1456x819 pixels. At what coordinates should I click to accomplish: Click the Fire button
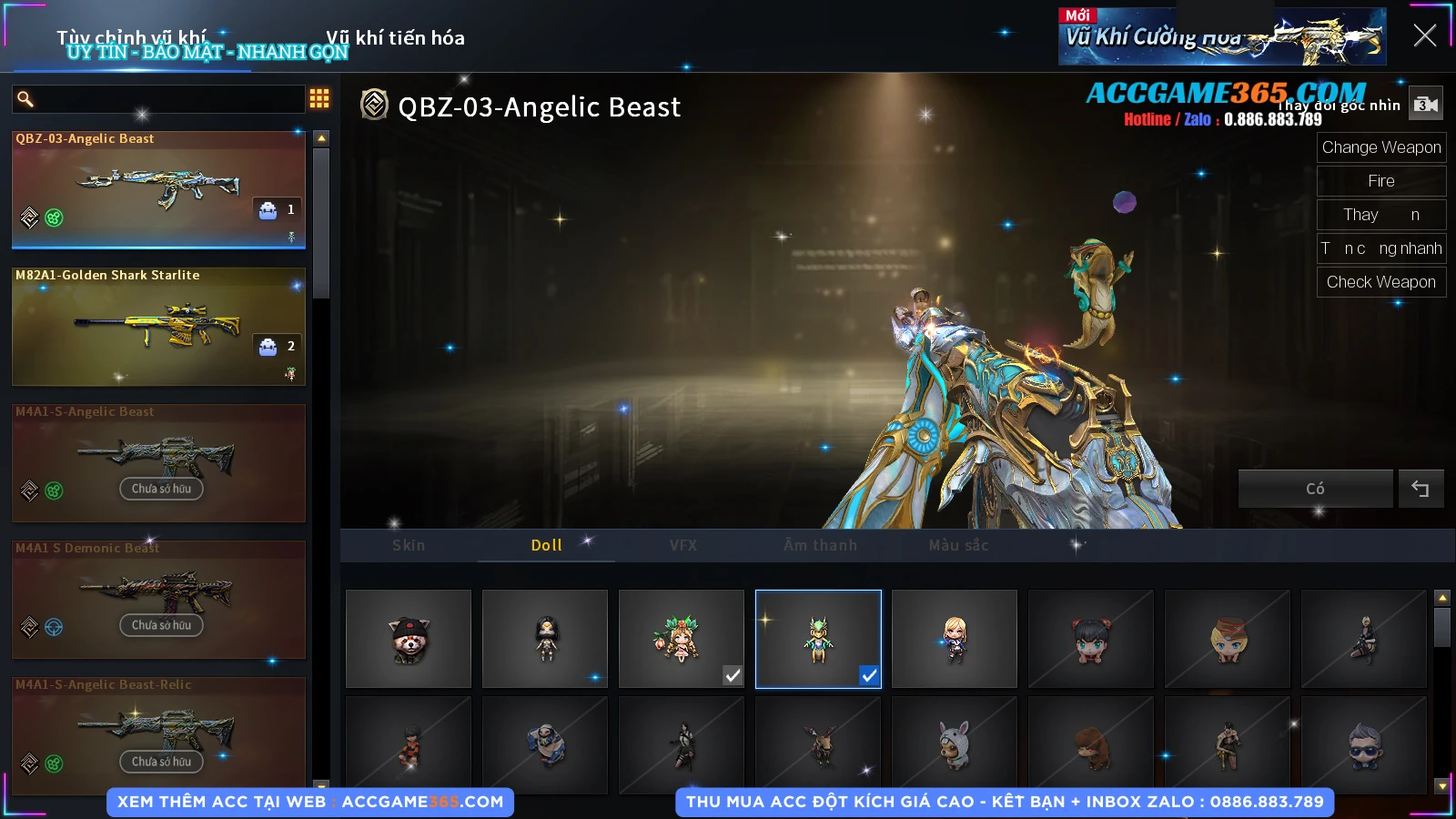(x=1380, y=181)
